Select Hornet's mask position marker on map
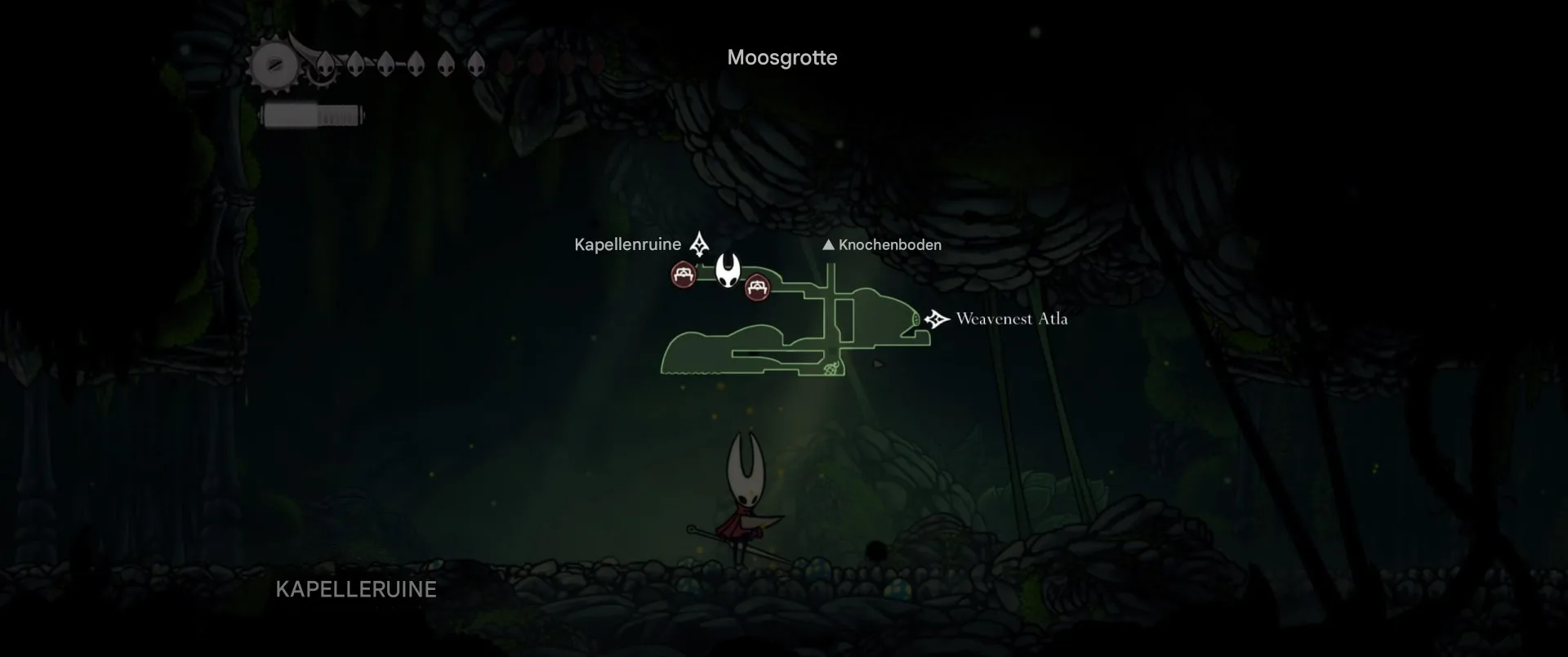This screenshot has width=1568, height=657. pos(728,270)
